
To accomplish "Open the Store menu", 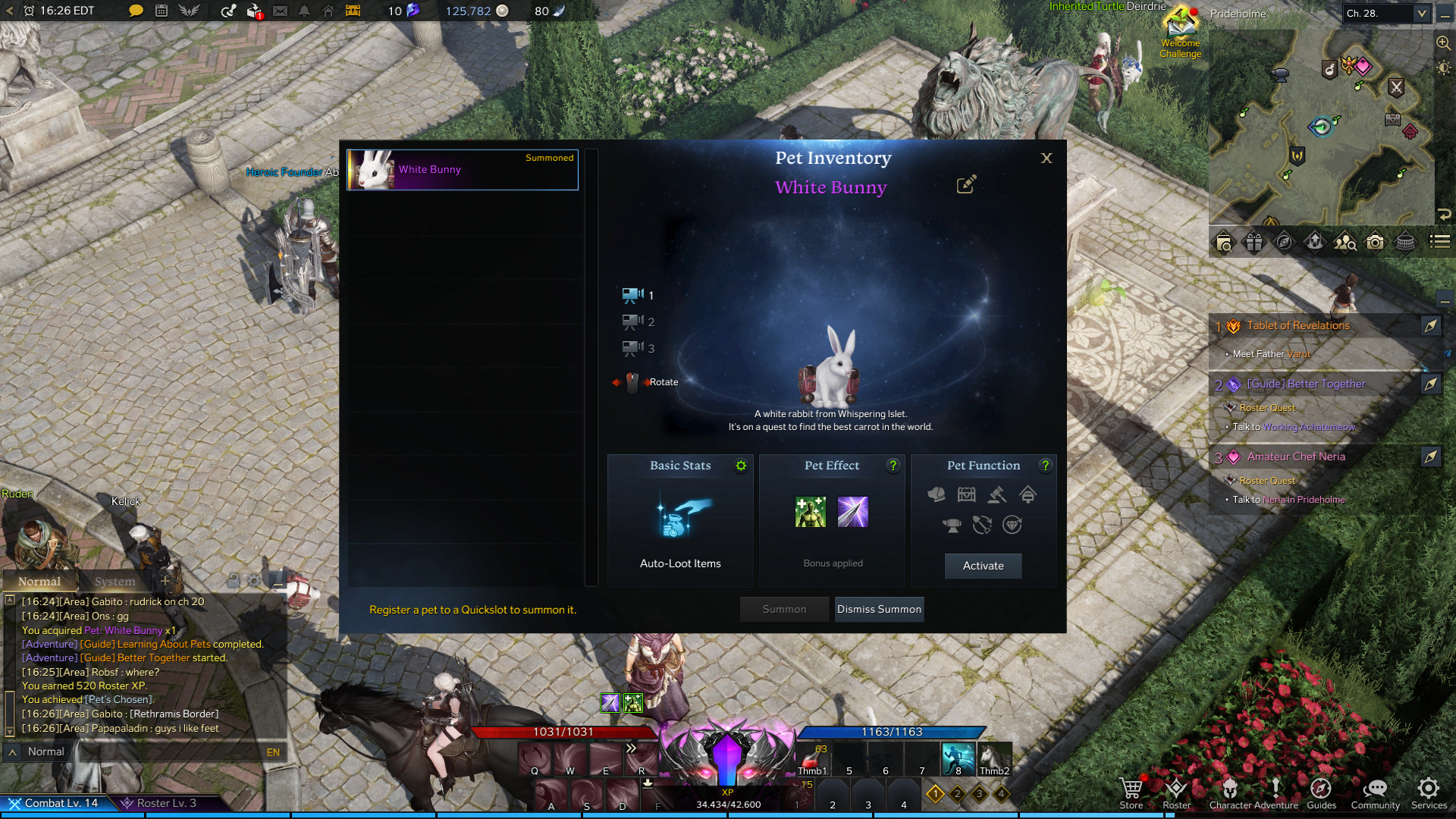I will (1131, 792).
